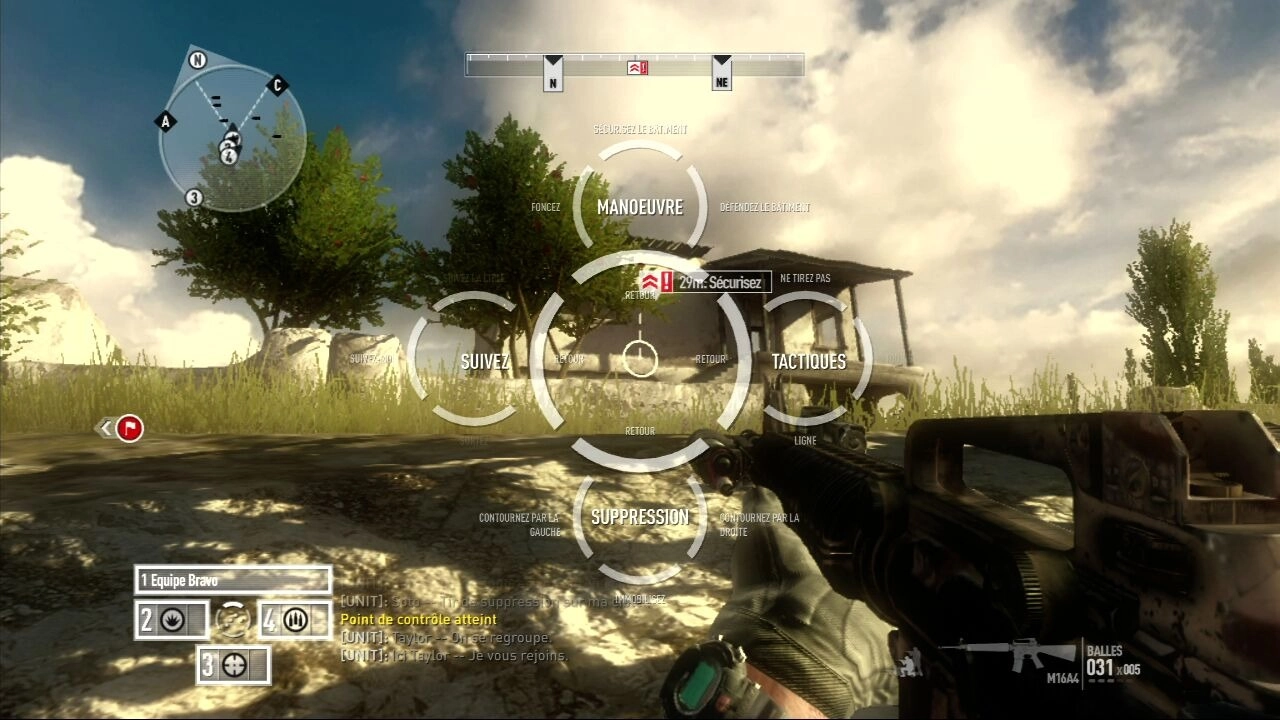Select squad member 4 with bullets icon
The image size is (1280, 720).
(x=294, y=620)
